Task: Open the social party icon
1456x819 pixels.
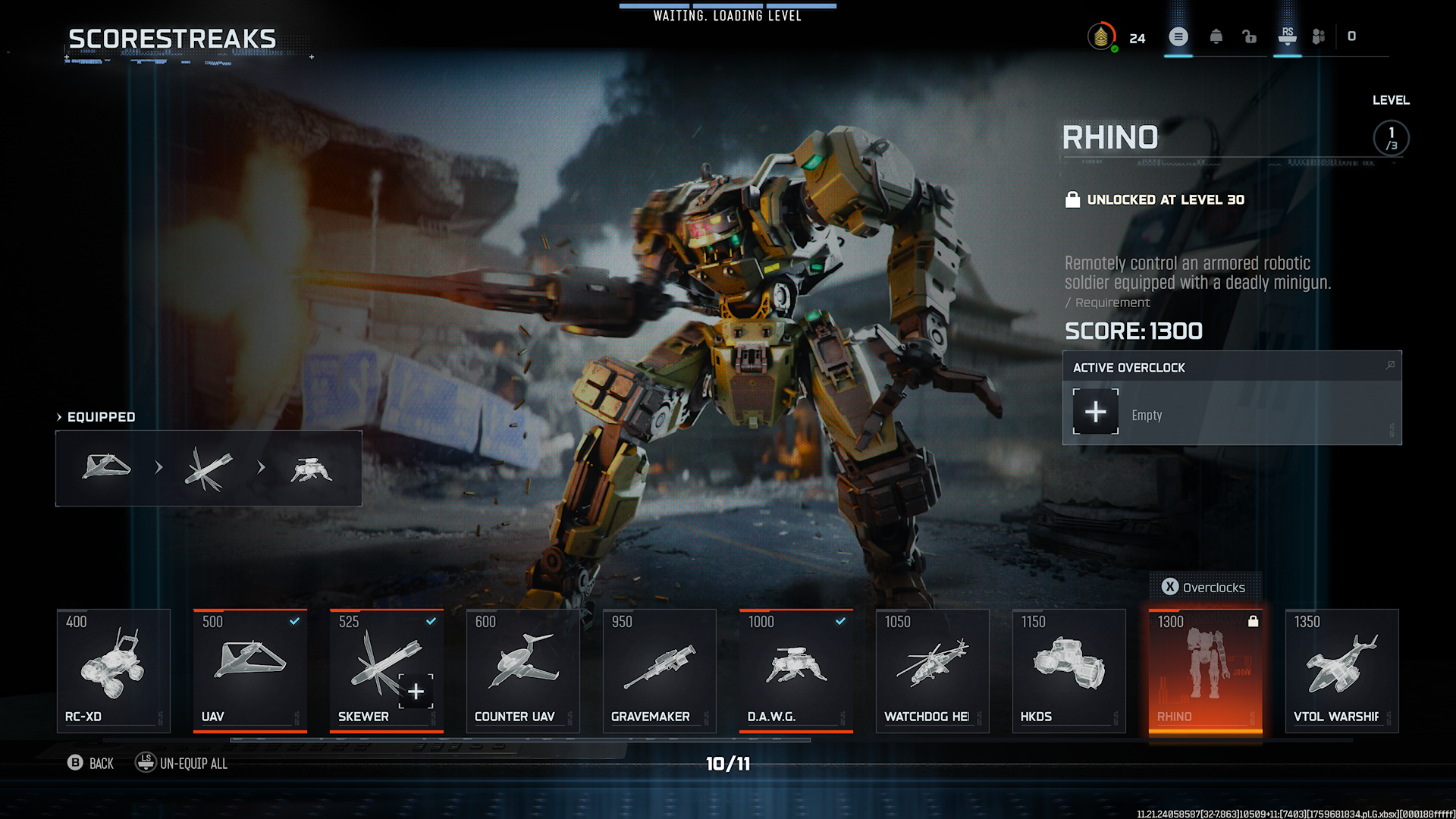Action: click(1319, 36)
